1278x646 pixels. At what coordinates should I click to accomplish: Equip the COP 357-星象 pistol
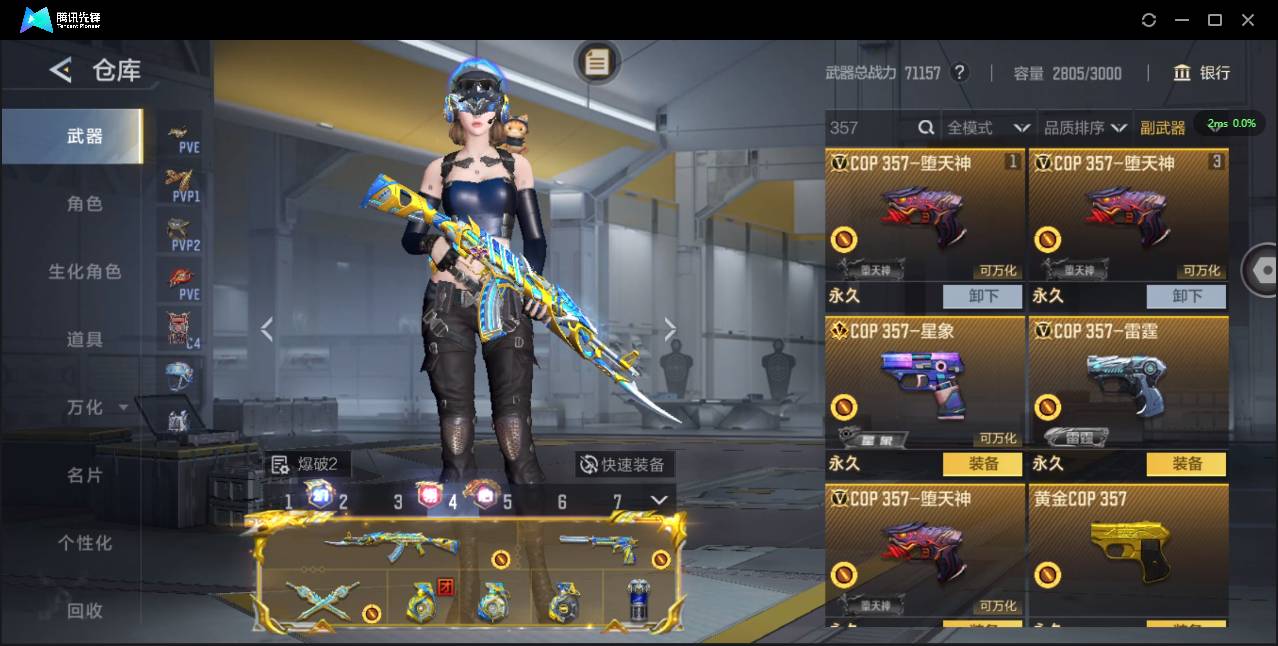pyautogui.click(x=982, y=464)
